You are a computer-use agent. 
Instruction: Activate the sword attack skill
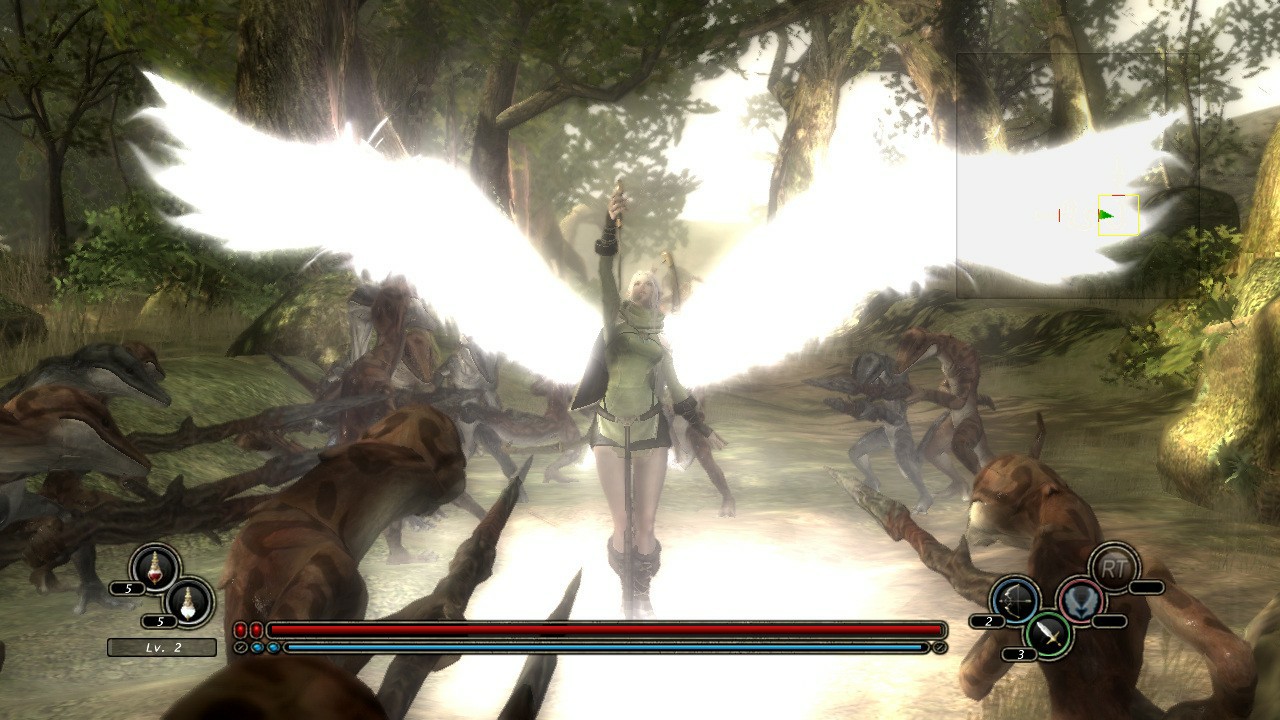(1048, 633)
